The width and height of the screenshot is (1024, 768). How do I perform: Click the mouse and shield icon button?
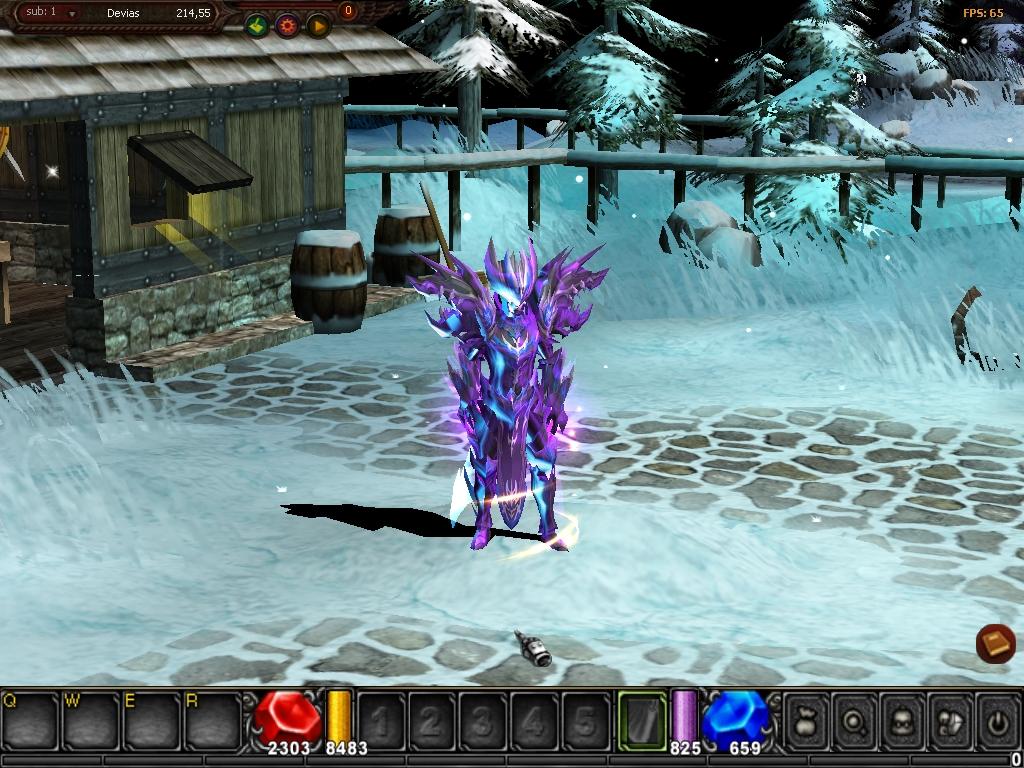tap(951, 720)
